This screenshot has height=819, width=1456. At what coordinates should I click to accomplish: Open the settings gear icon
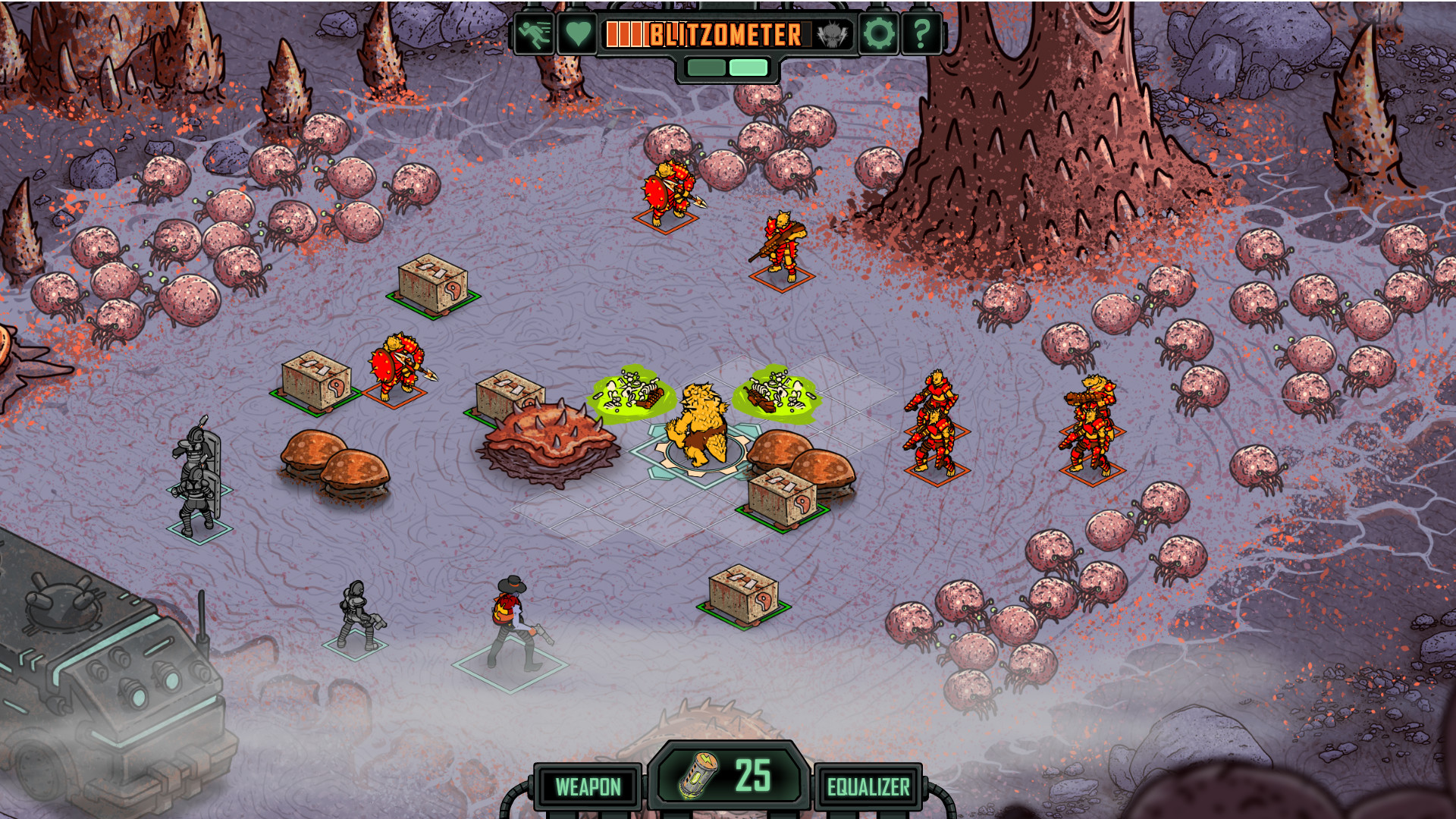coord(878,34)
